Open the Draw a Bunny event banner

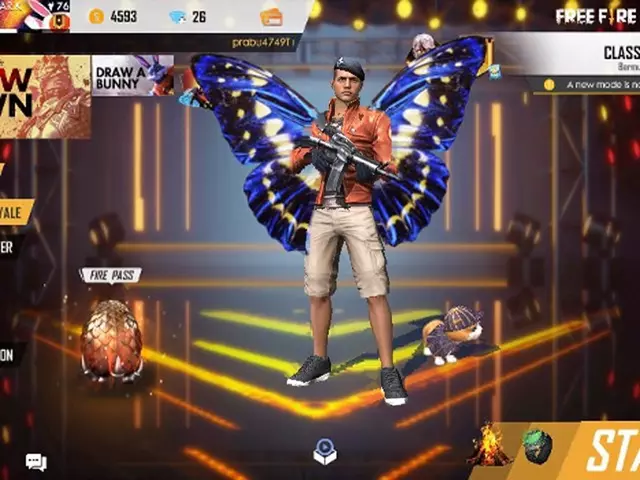(x=131, y=75)
